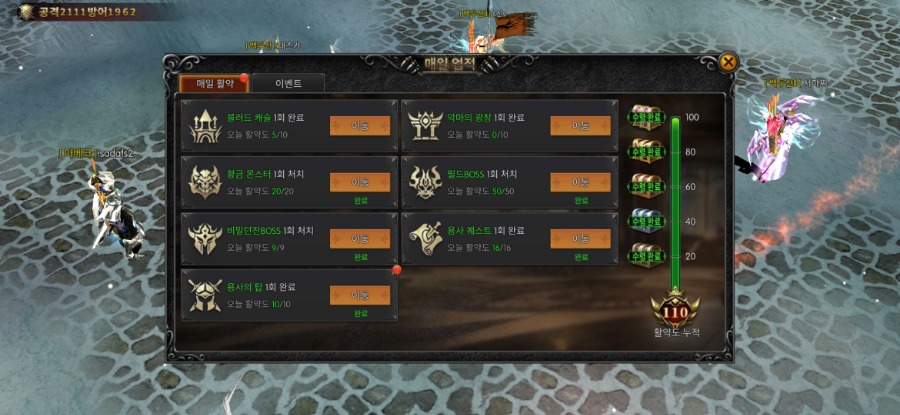Click 이동 for 용사 퀘스트
The height and width of the screenshot is (415, 900).
pos(580,238)
